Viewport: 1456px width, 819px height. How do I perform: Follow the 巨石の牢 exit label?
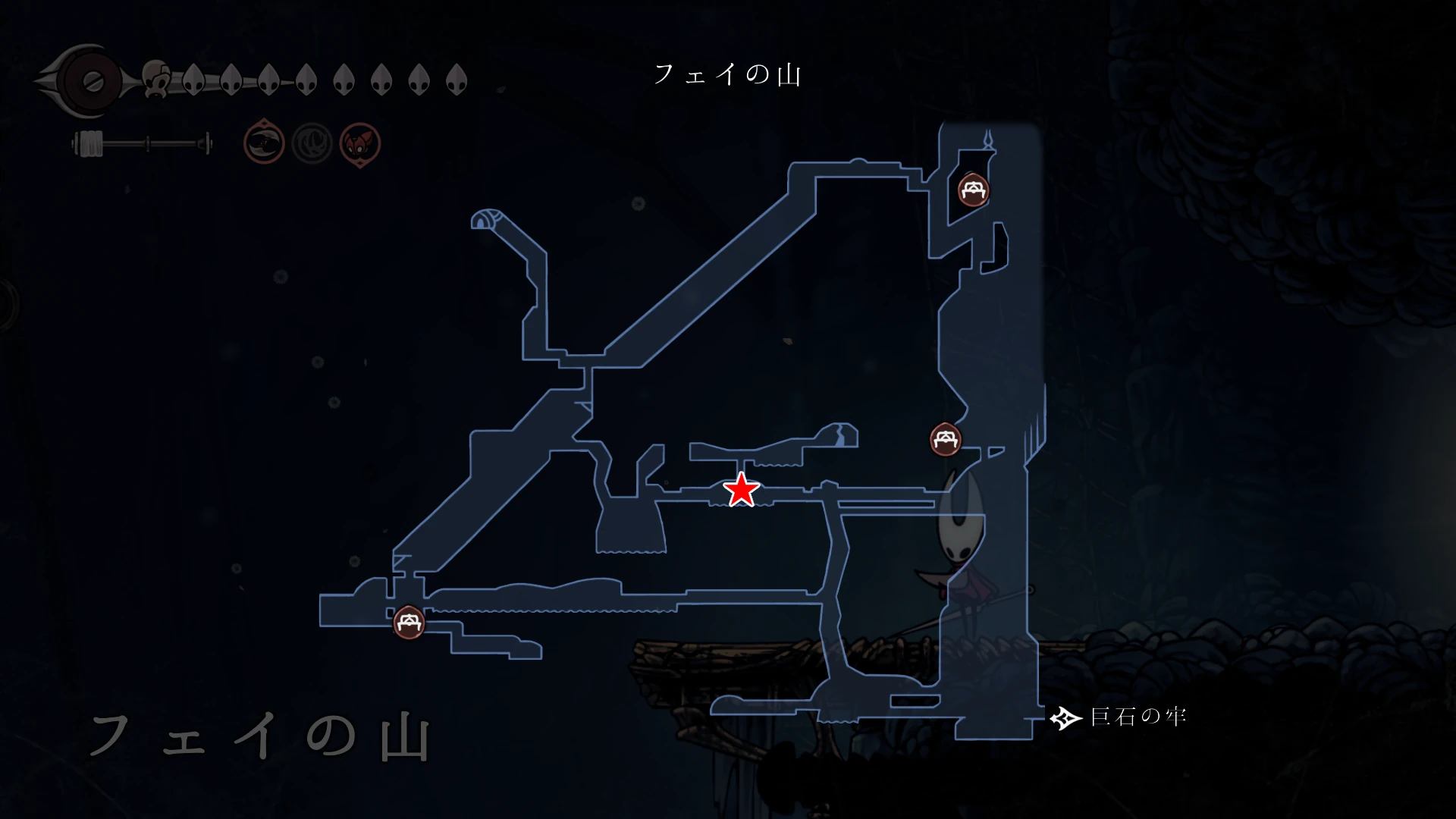point(1137,717)
